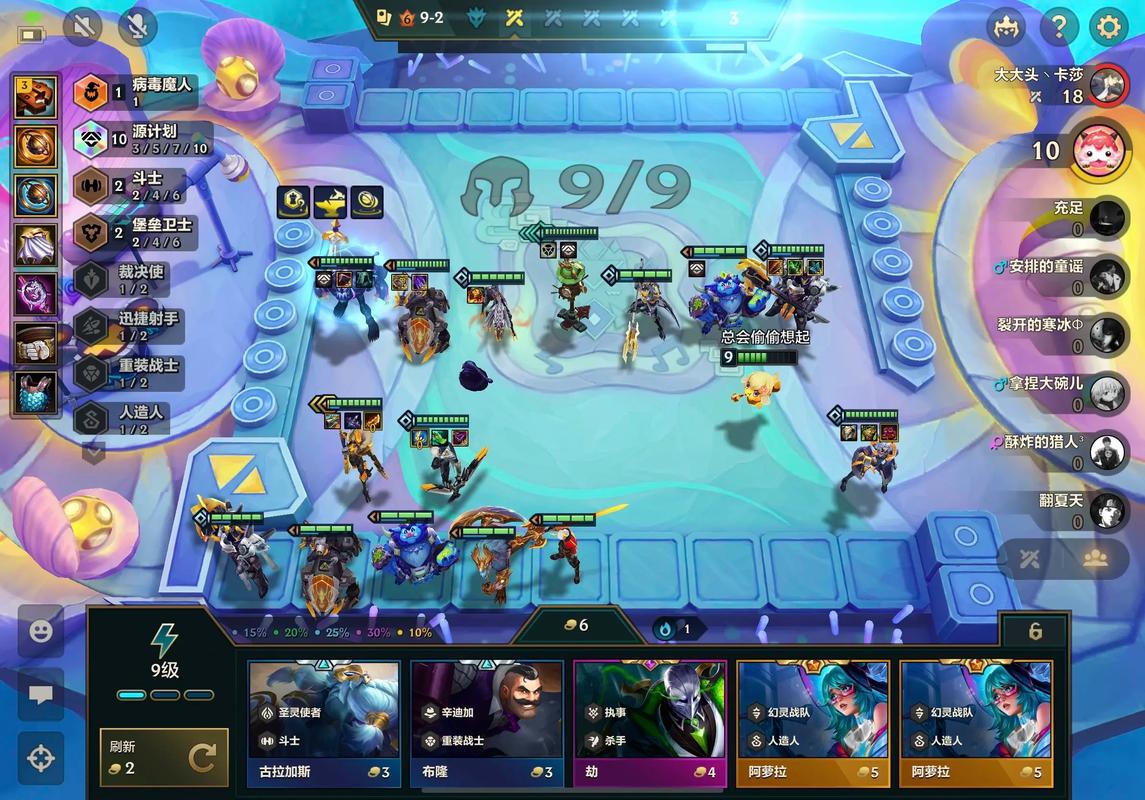
Task: Open the settings gear
Action: (1108, 27)
